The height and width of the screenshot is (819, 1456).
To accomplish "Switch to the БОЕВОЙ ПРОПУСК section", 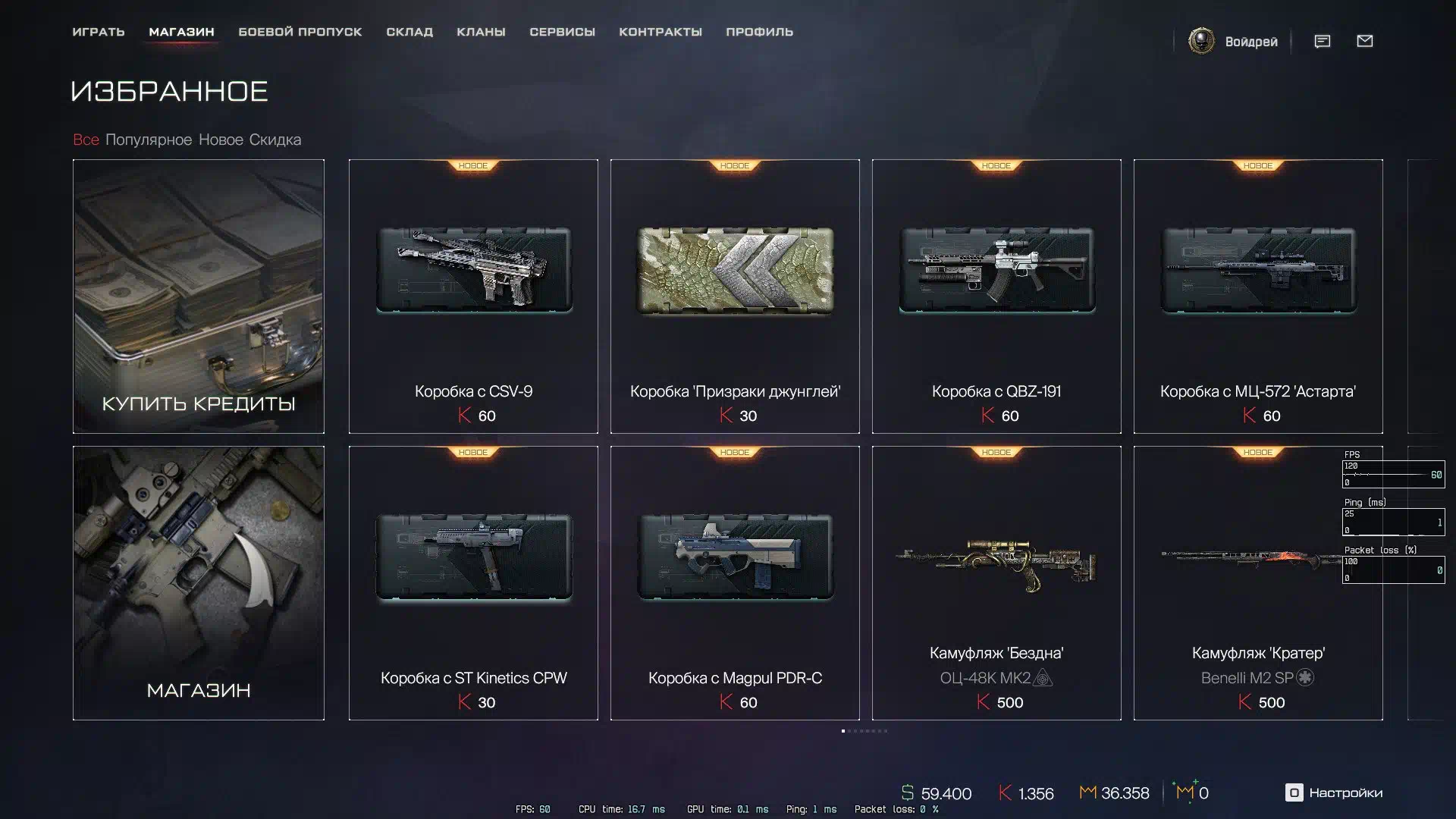I will [x=300, y=32].
